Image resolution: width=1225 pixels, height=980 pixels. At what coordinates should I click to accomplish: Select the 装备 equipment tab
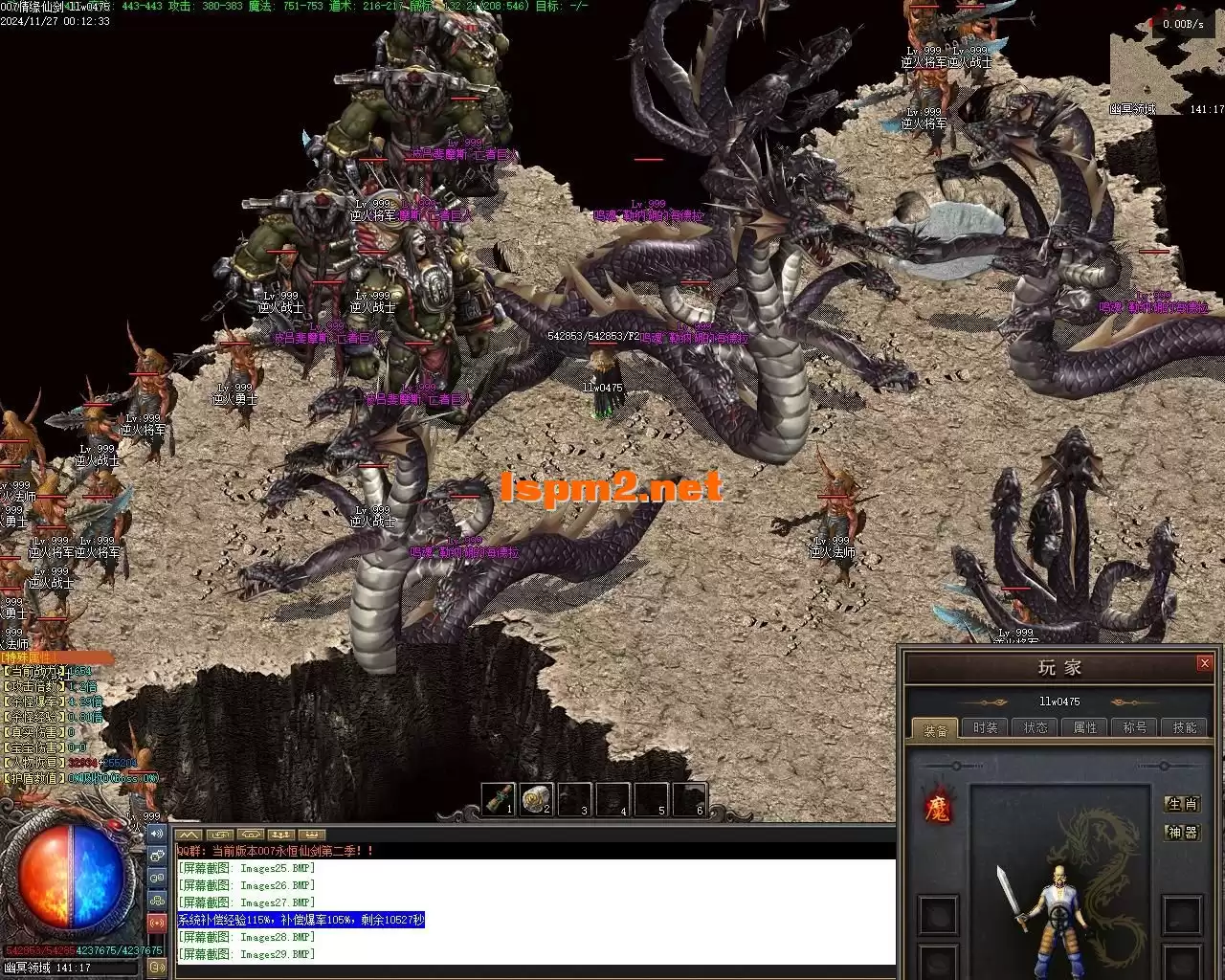tap(935, 729)
